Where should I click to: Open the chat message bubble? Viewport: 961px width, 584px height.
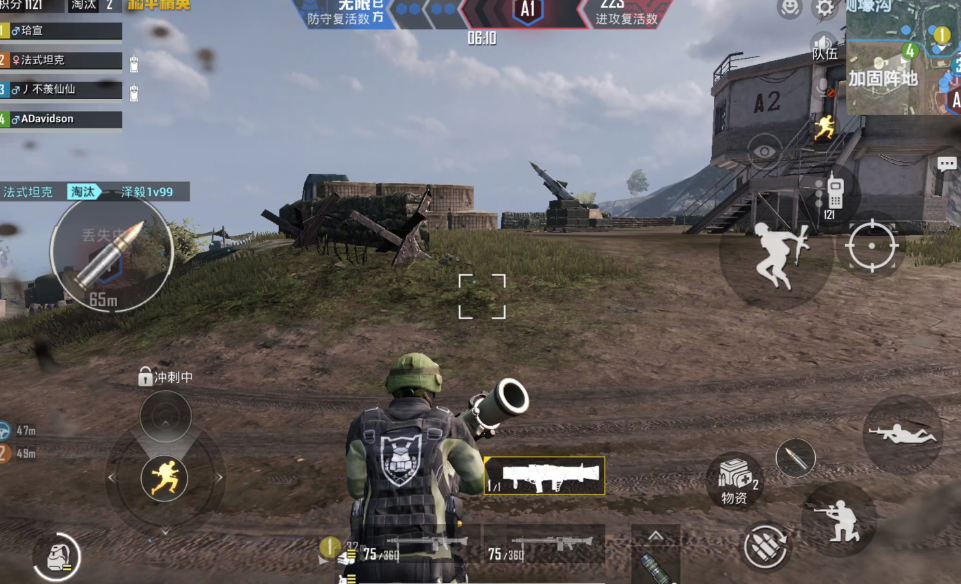pos(947,163)
